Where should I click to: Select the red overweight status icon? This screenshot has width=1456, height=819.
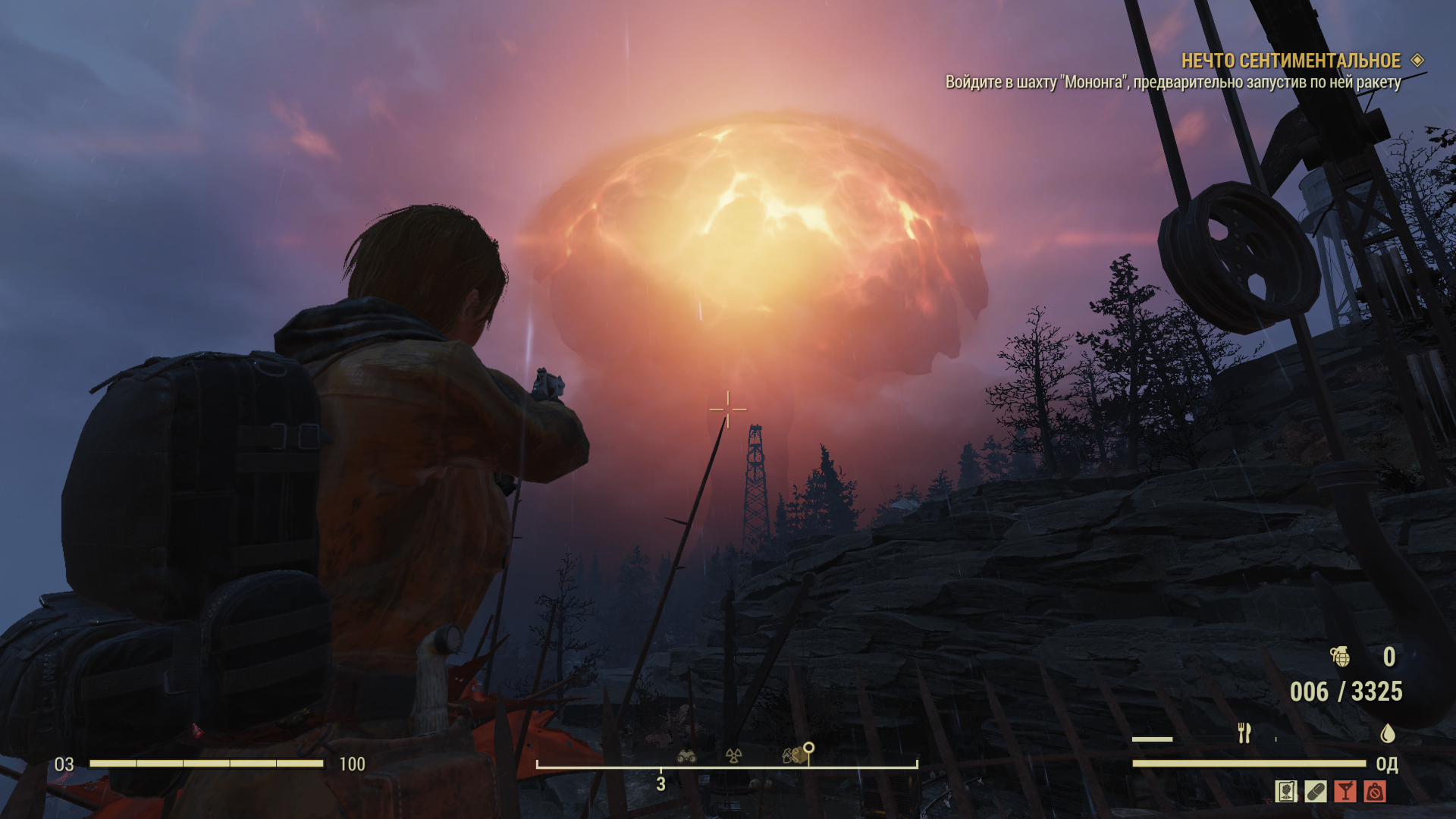click(x=1375, y=792)
